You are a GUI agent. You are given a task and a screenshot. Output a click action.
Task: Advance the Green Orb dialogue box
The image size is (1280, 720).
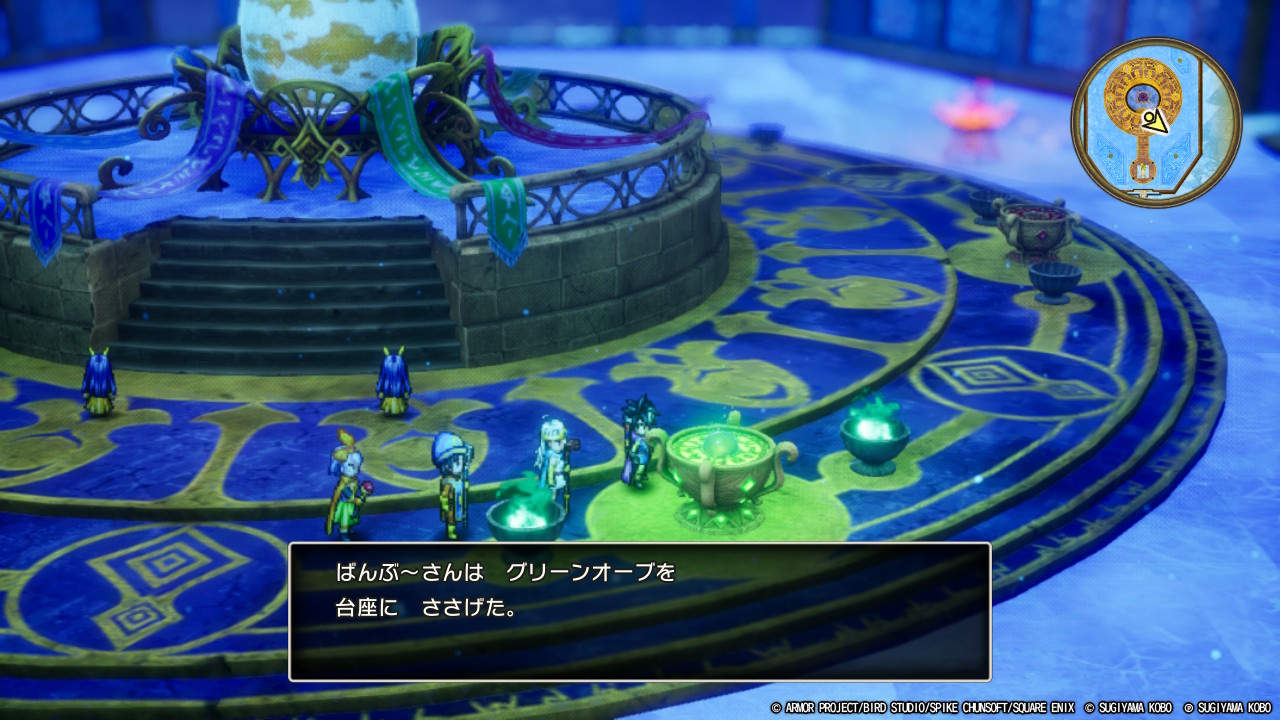639,611
